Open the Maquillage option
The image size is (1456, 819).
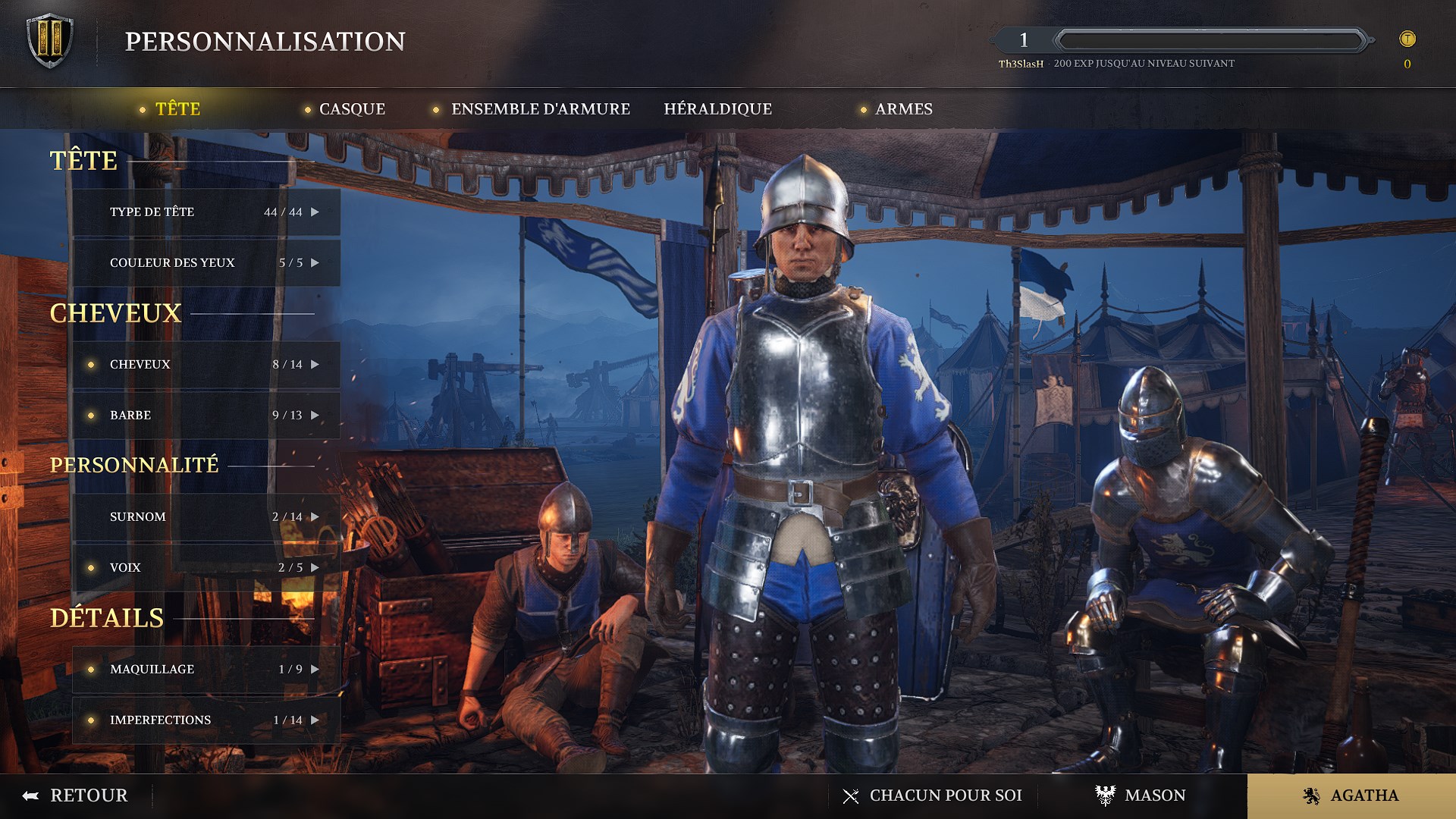[x=206, y=670]
